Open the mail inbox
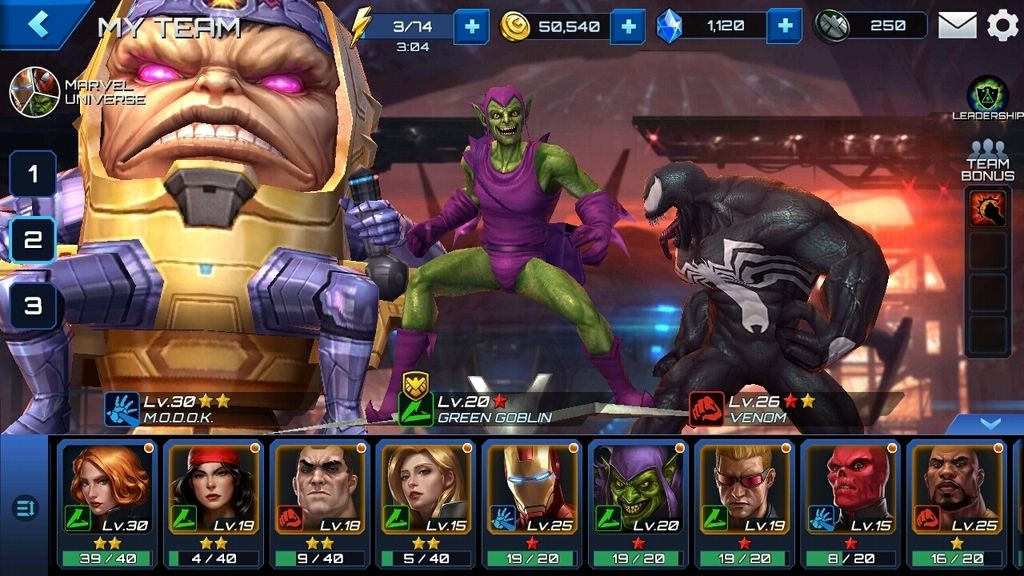The image size is (1024, 576). [x=957, y=26]
